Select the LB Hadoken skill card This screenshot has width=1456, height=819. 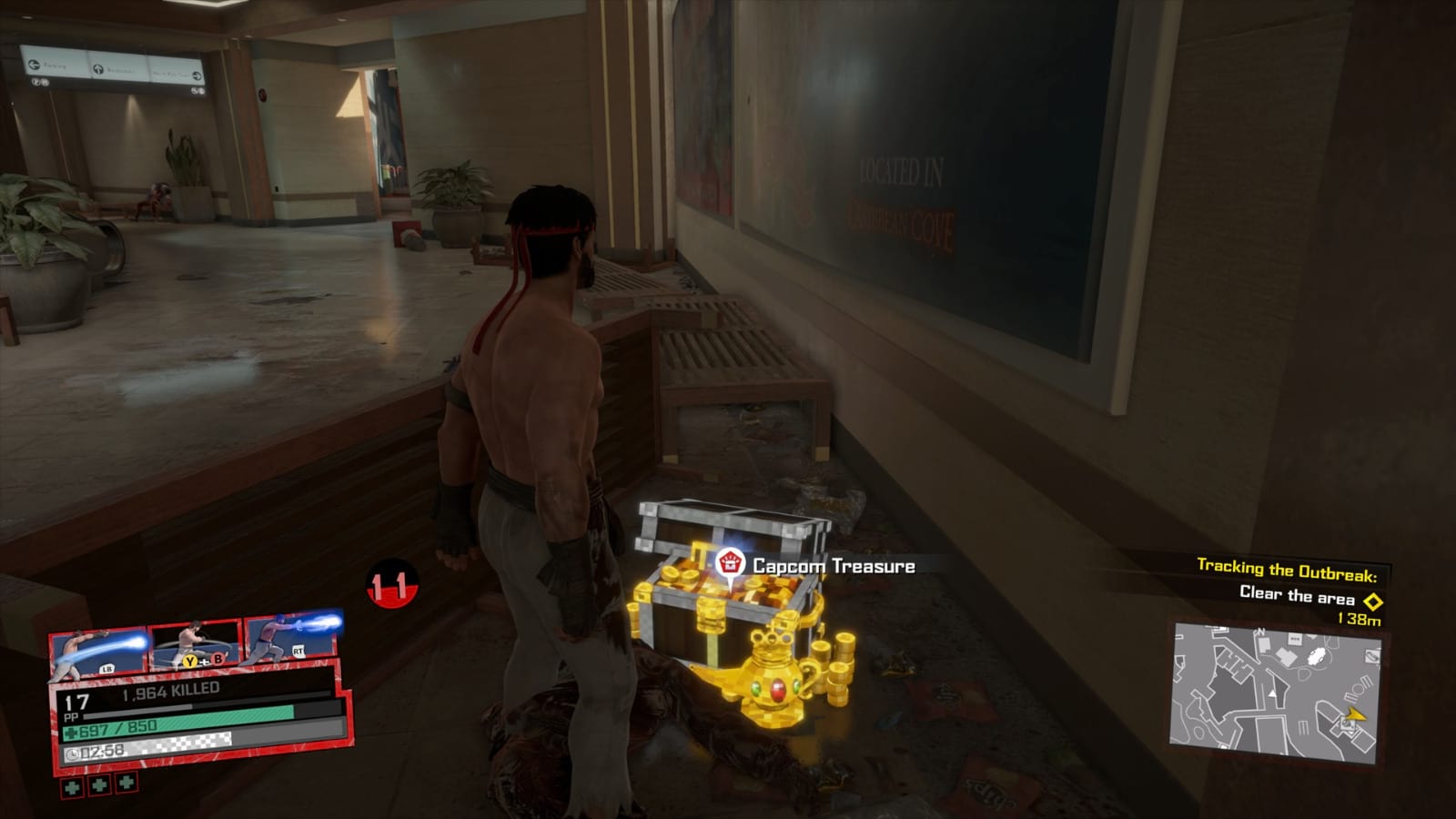101,650
